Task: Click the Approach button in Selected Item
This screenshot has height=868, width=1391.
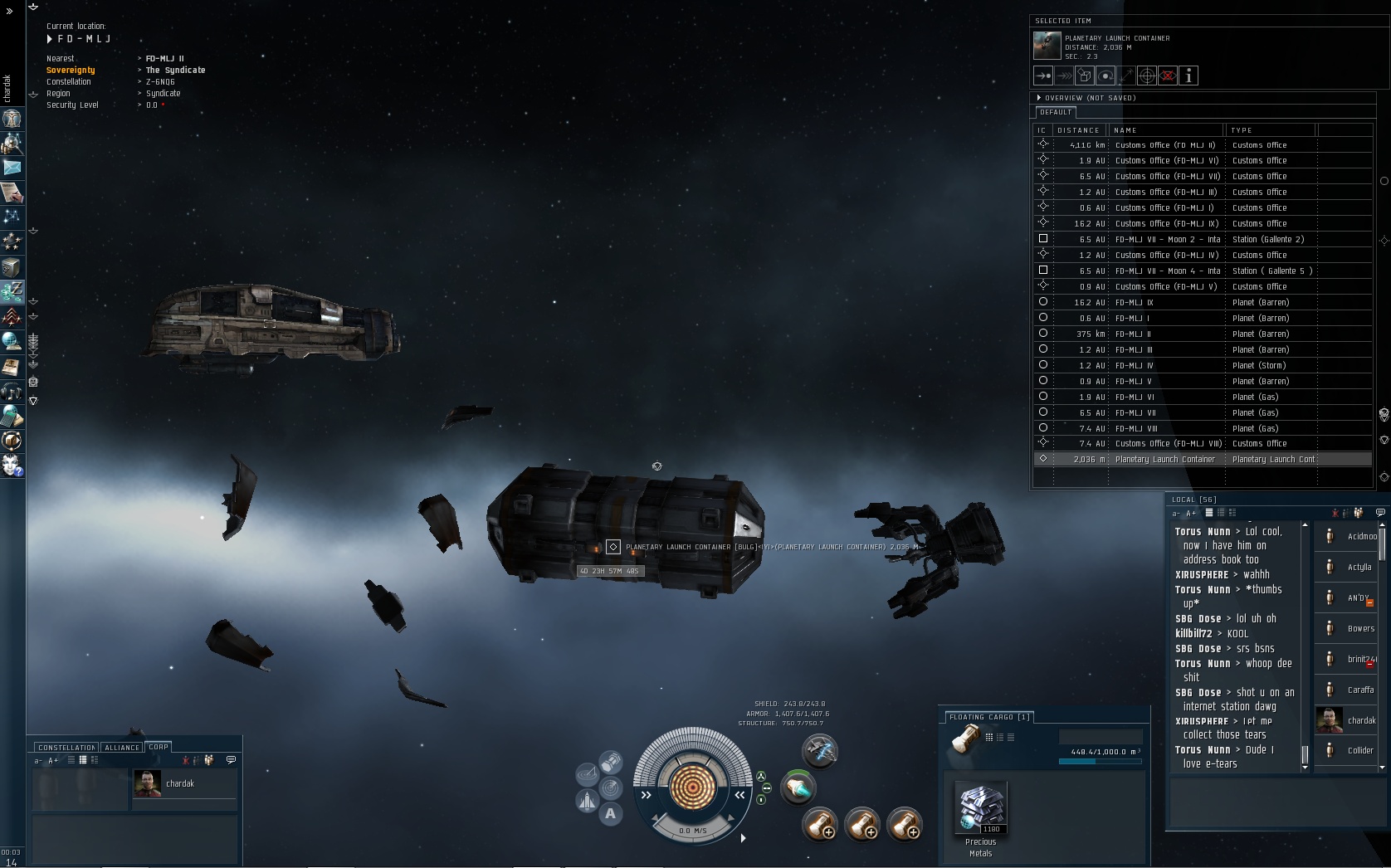Action: [1043, 76]
